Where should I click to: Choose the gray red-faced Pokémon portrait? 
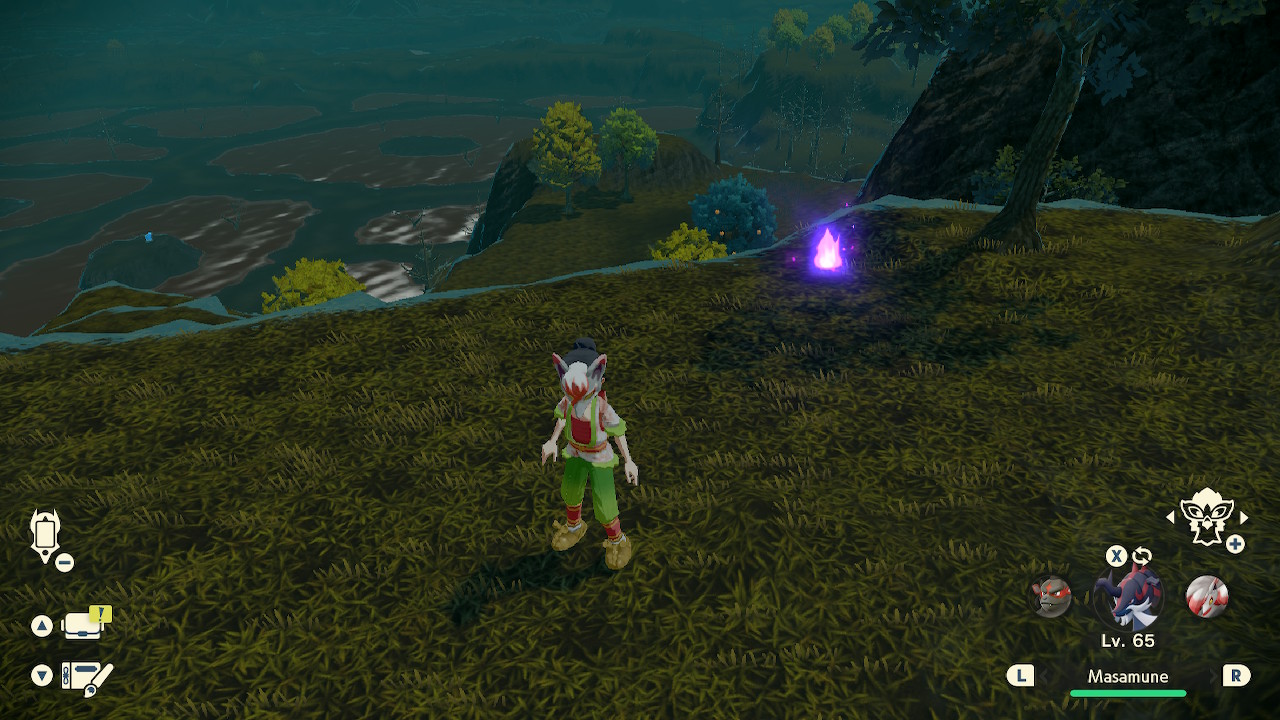[1052, 597]
